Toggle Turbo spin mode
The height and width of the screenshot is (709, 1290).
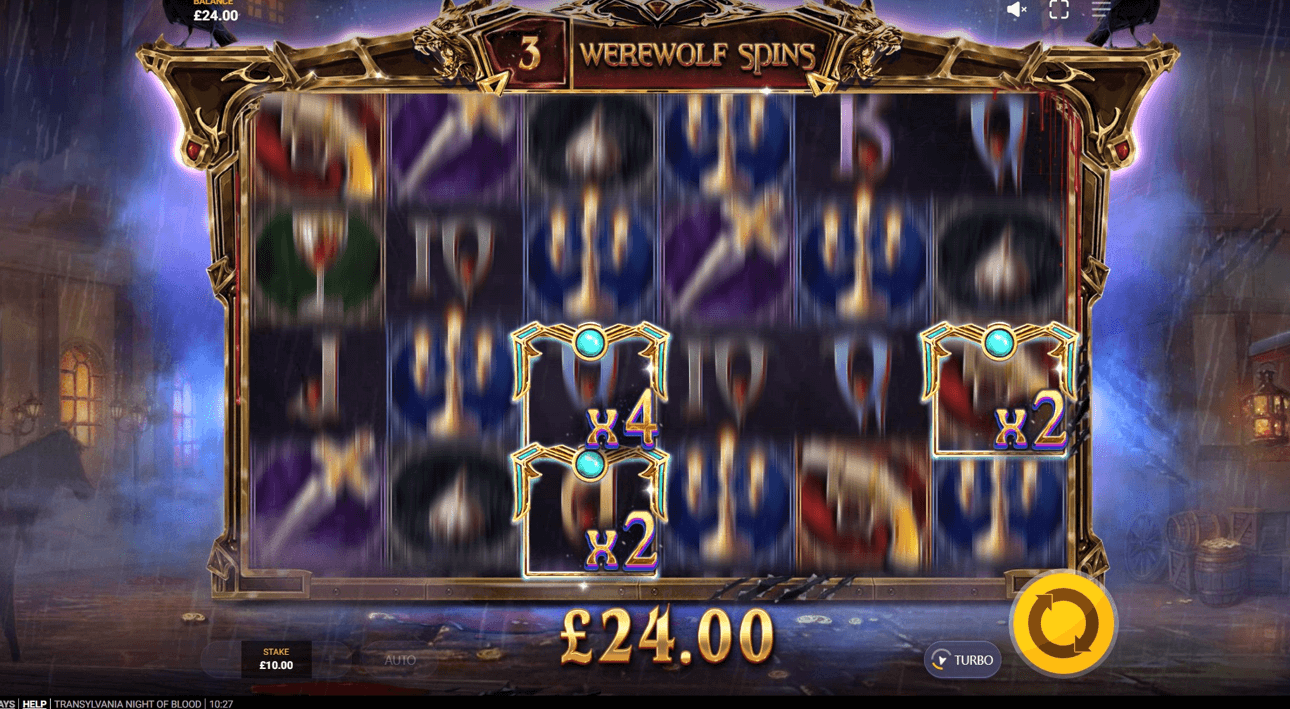962,660
